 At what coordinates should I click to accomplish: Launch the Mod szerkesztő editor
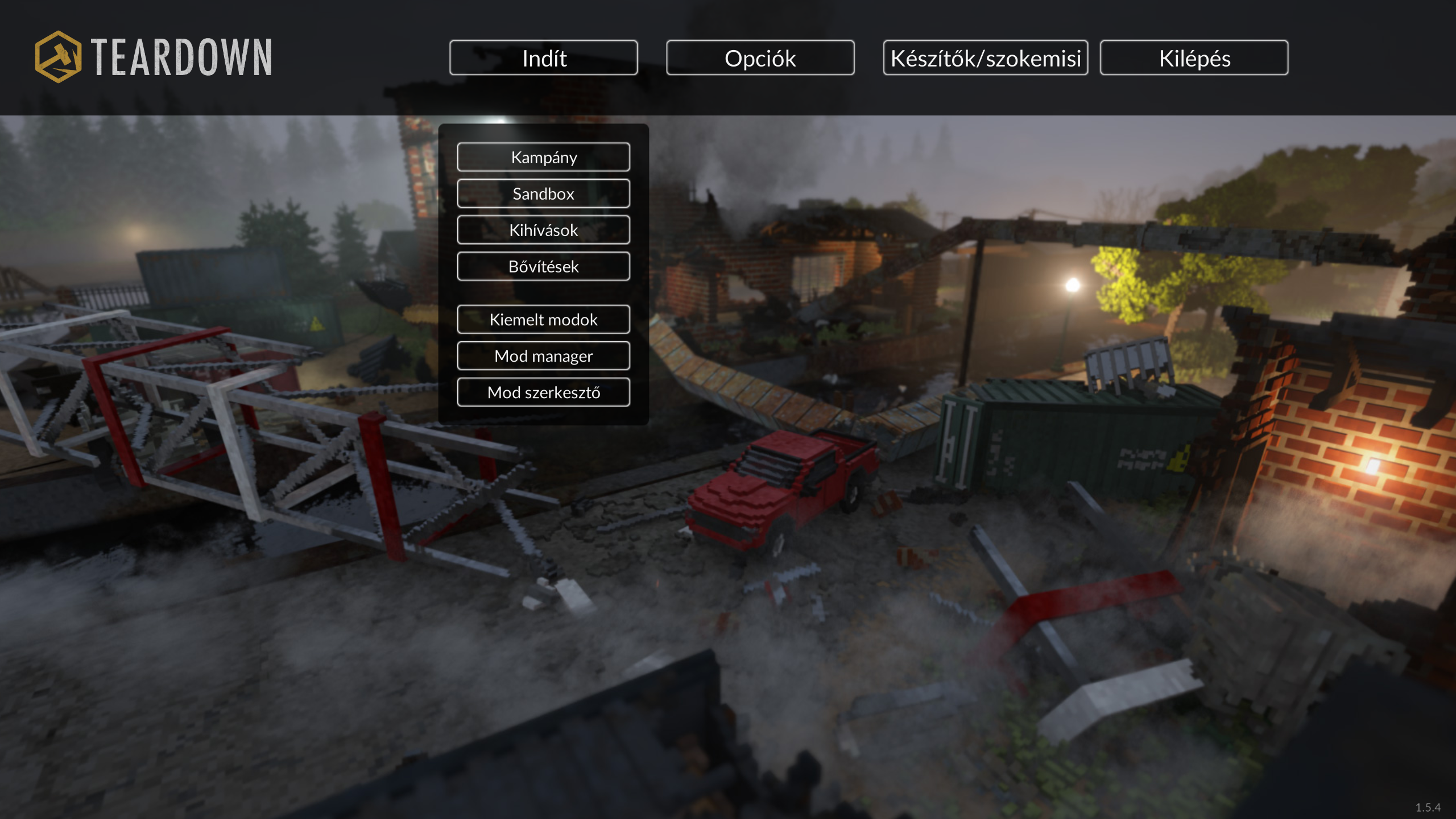543,392
